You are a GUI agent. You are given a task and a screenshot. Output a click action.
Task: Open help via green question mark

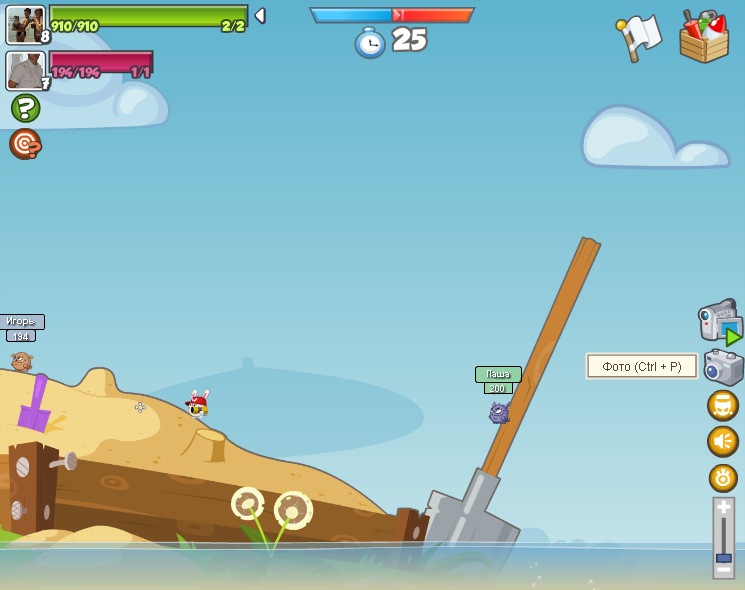(x=25, y=108)
